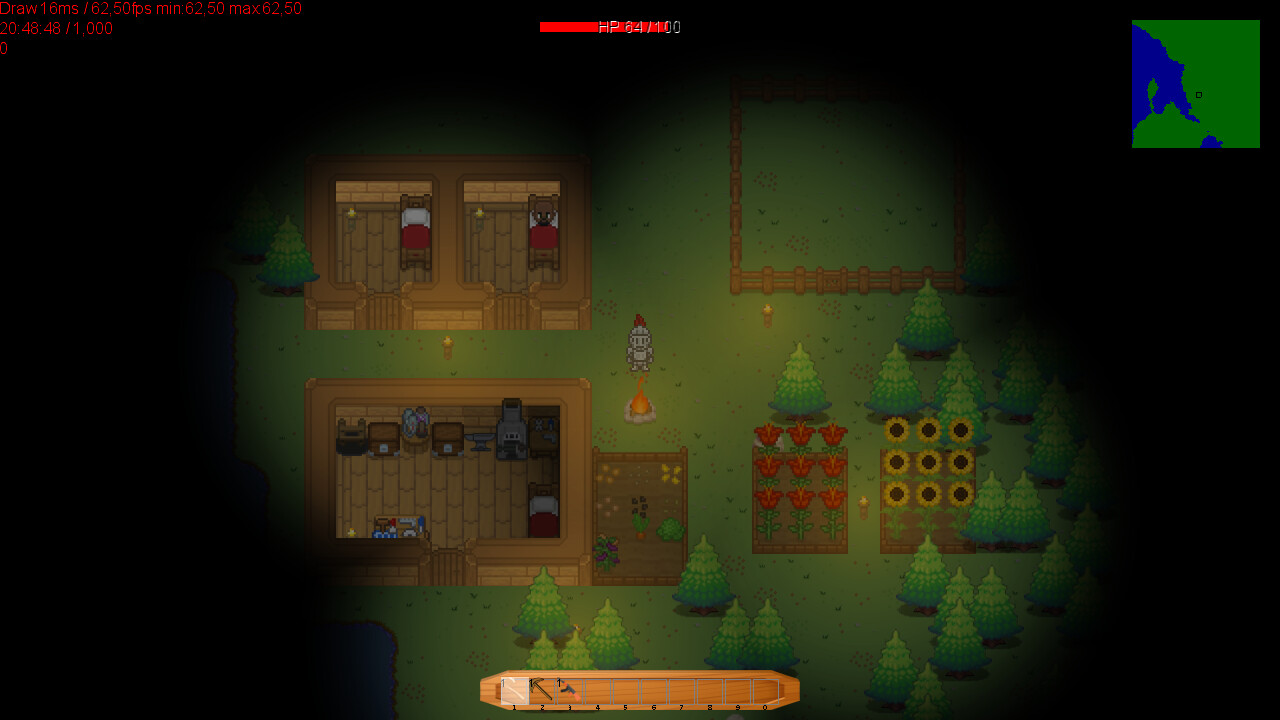Click the minimap in the top-right corner
Screen dimensions: 1280x720
(x=1195, y=84)
